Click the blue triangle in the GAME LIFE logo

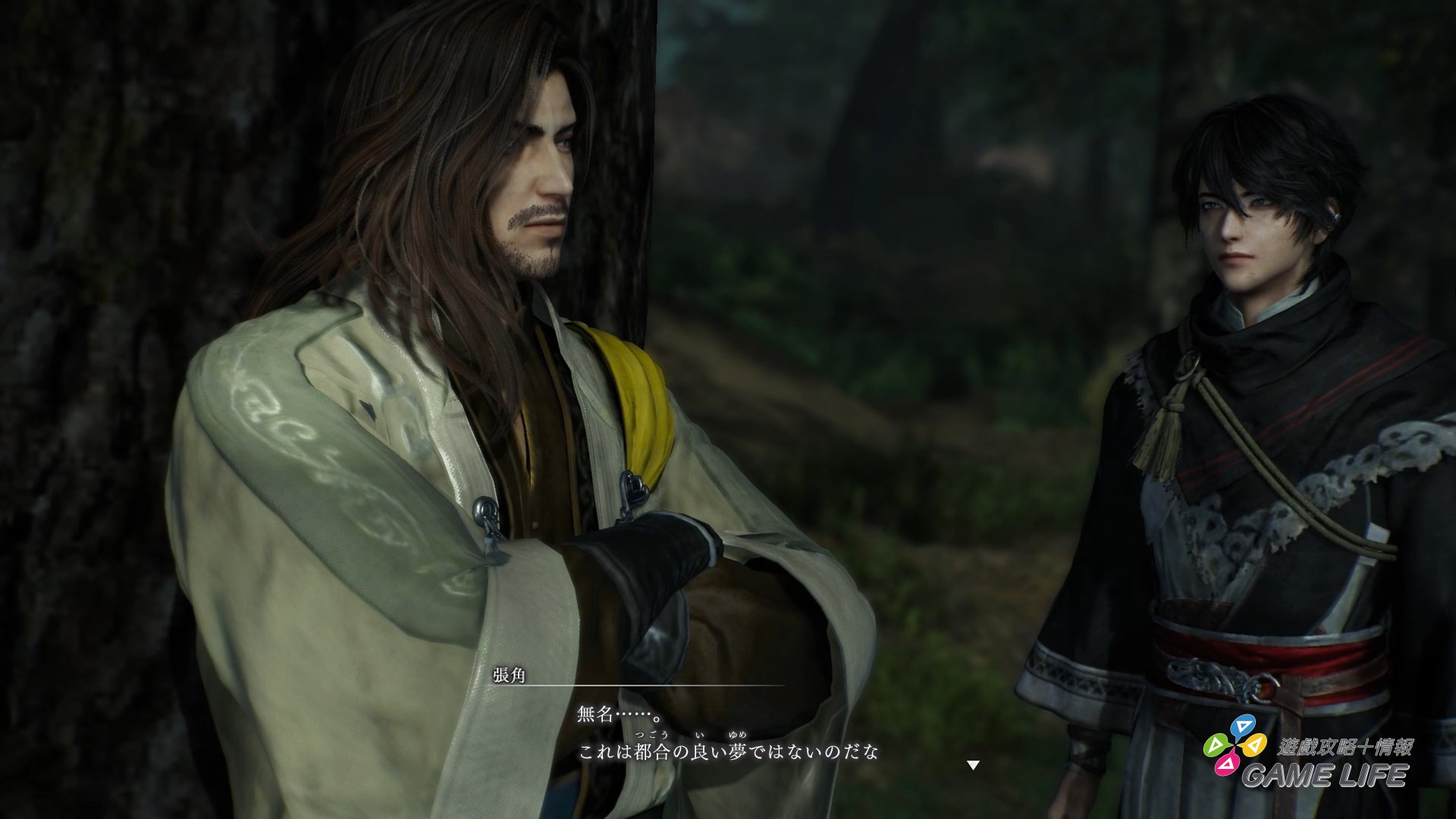pos(1244,726)
